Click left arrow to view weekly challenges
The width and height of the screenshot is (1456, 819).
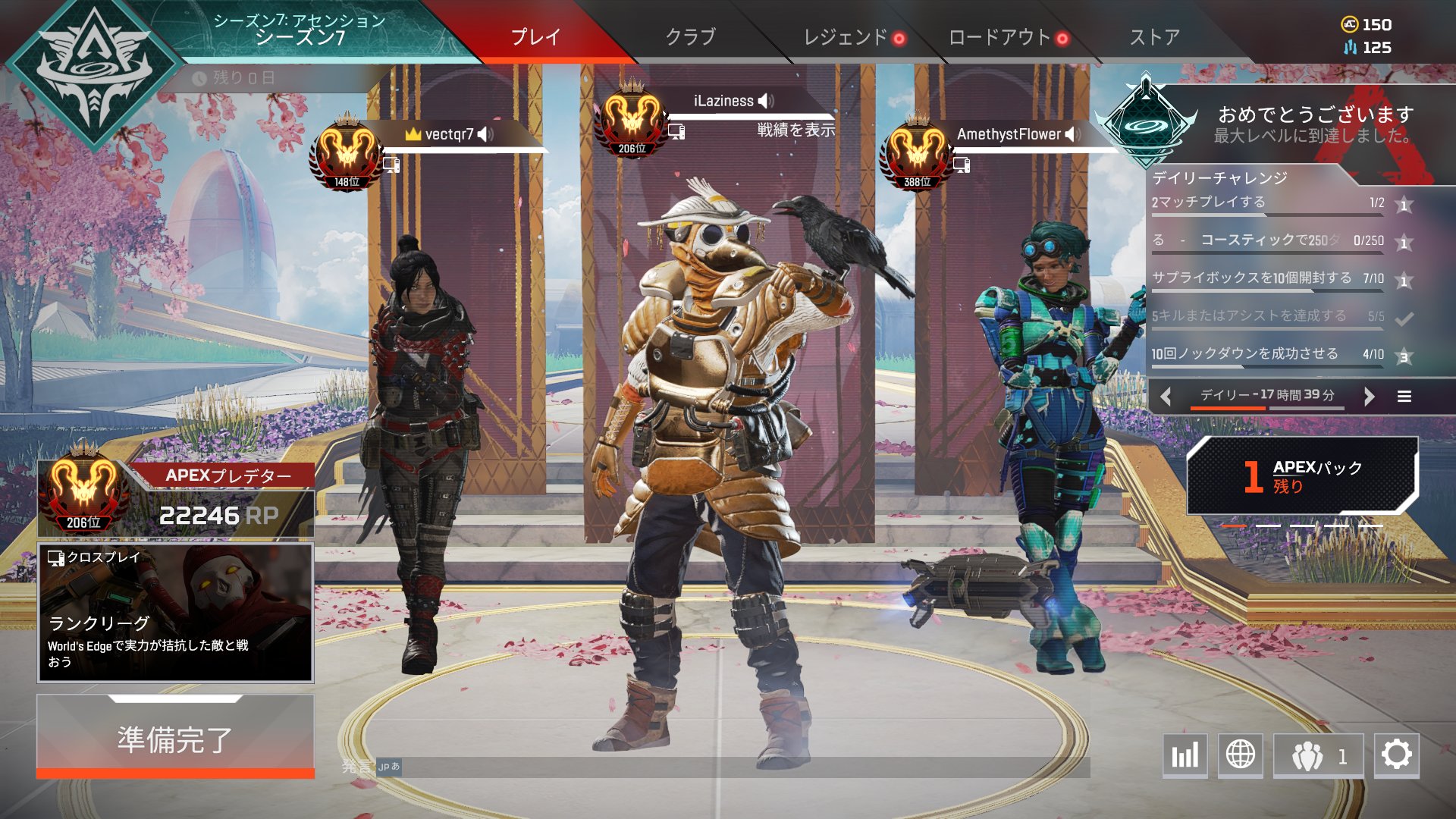1166,395
